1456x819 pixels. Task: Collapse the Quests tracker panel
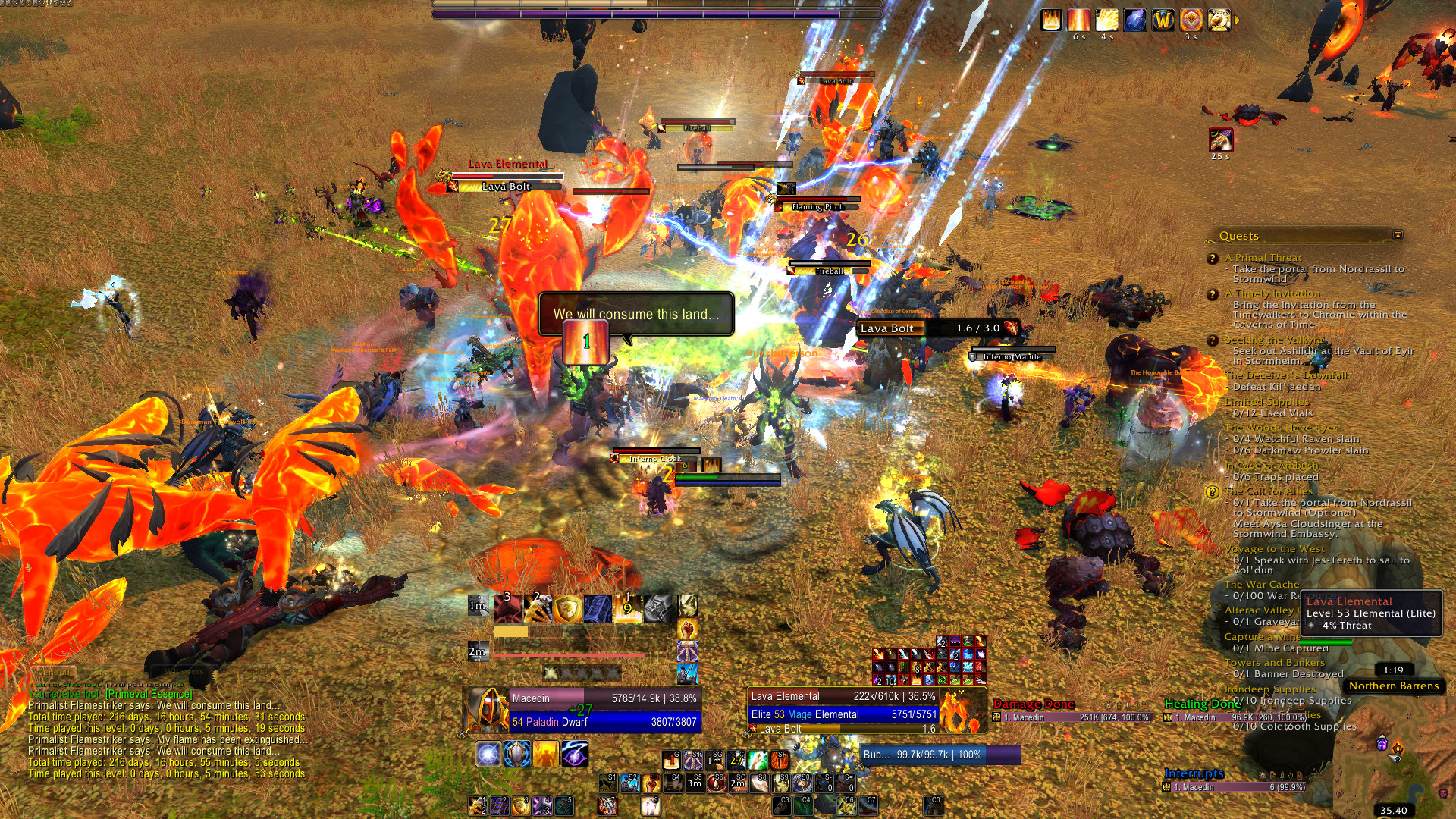(x=1398, y=235)
